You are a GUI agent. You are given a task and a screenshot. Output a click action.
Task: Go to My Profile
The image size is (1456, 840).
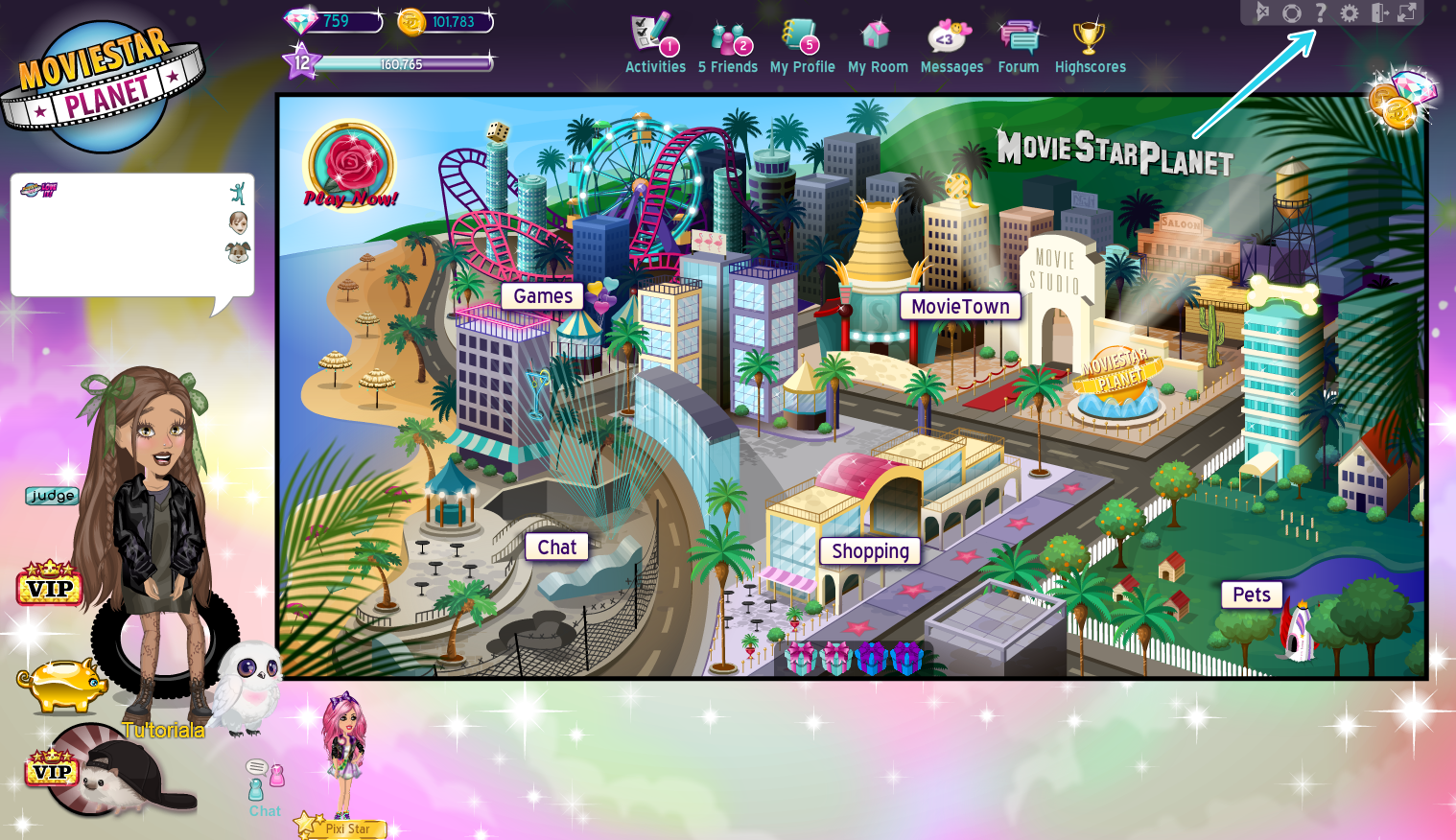[802, 44]
